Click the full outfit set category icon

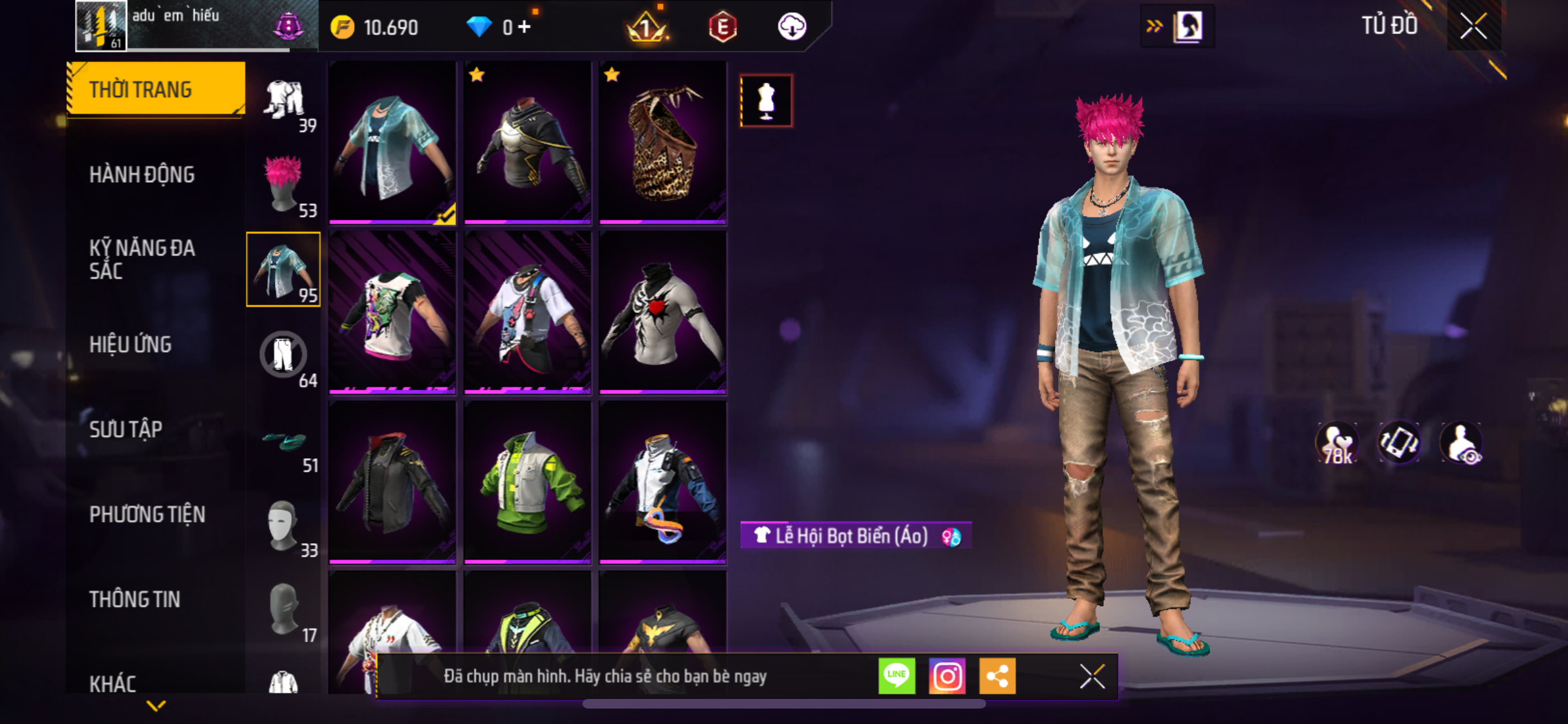283,100
